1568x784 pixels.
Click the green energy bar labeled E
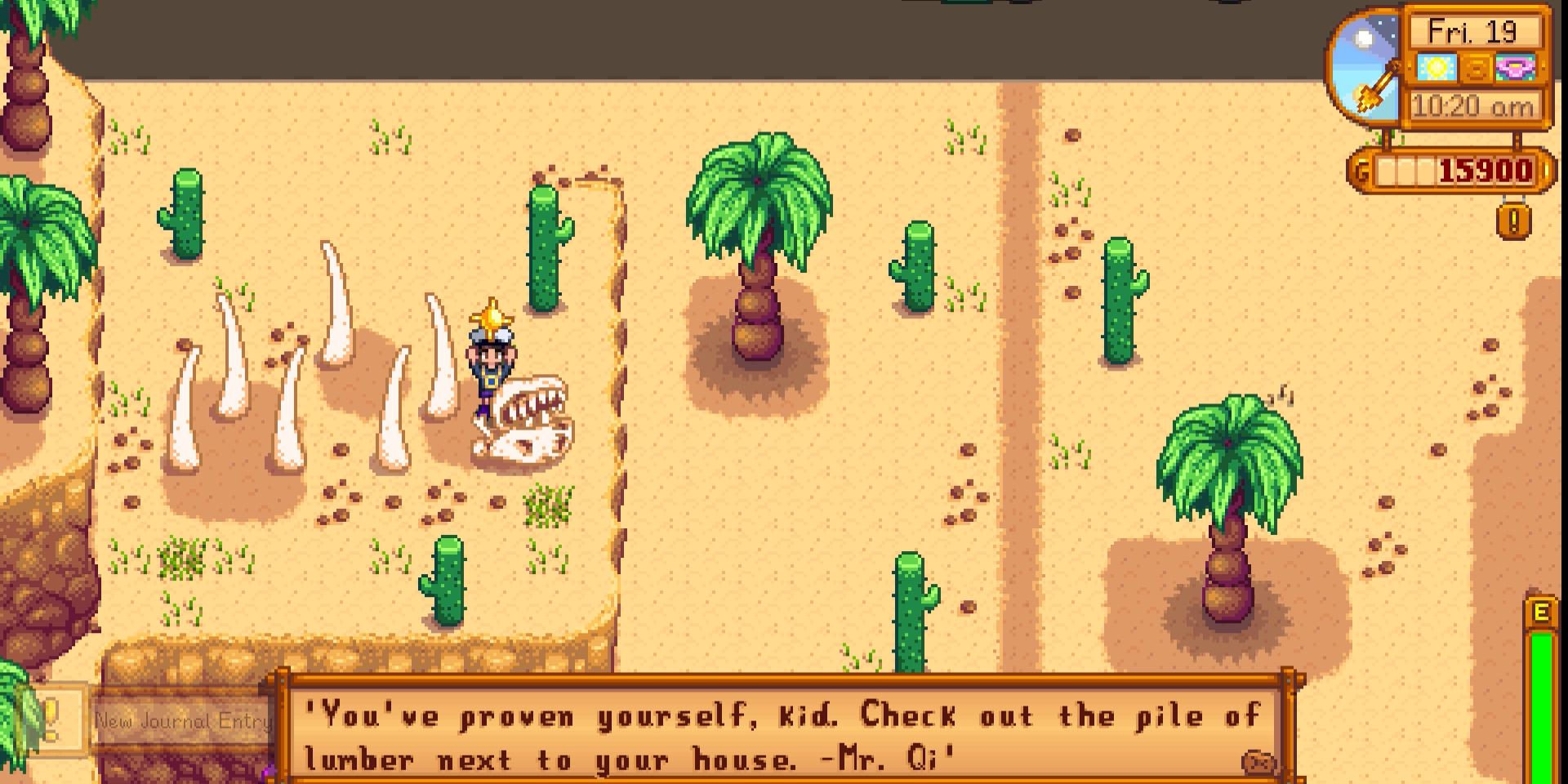click(x=1540, y=670)
